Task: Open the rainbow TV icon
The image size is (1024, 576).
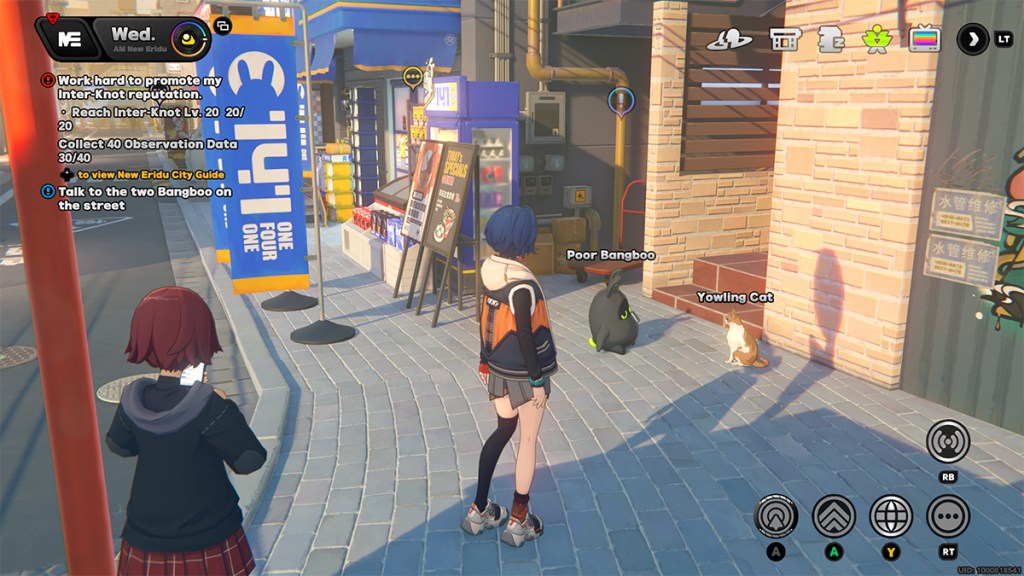Action: pos(925,40)
